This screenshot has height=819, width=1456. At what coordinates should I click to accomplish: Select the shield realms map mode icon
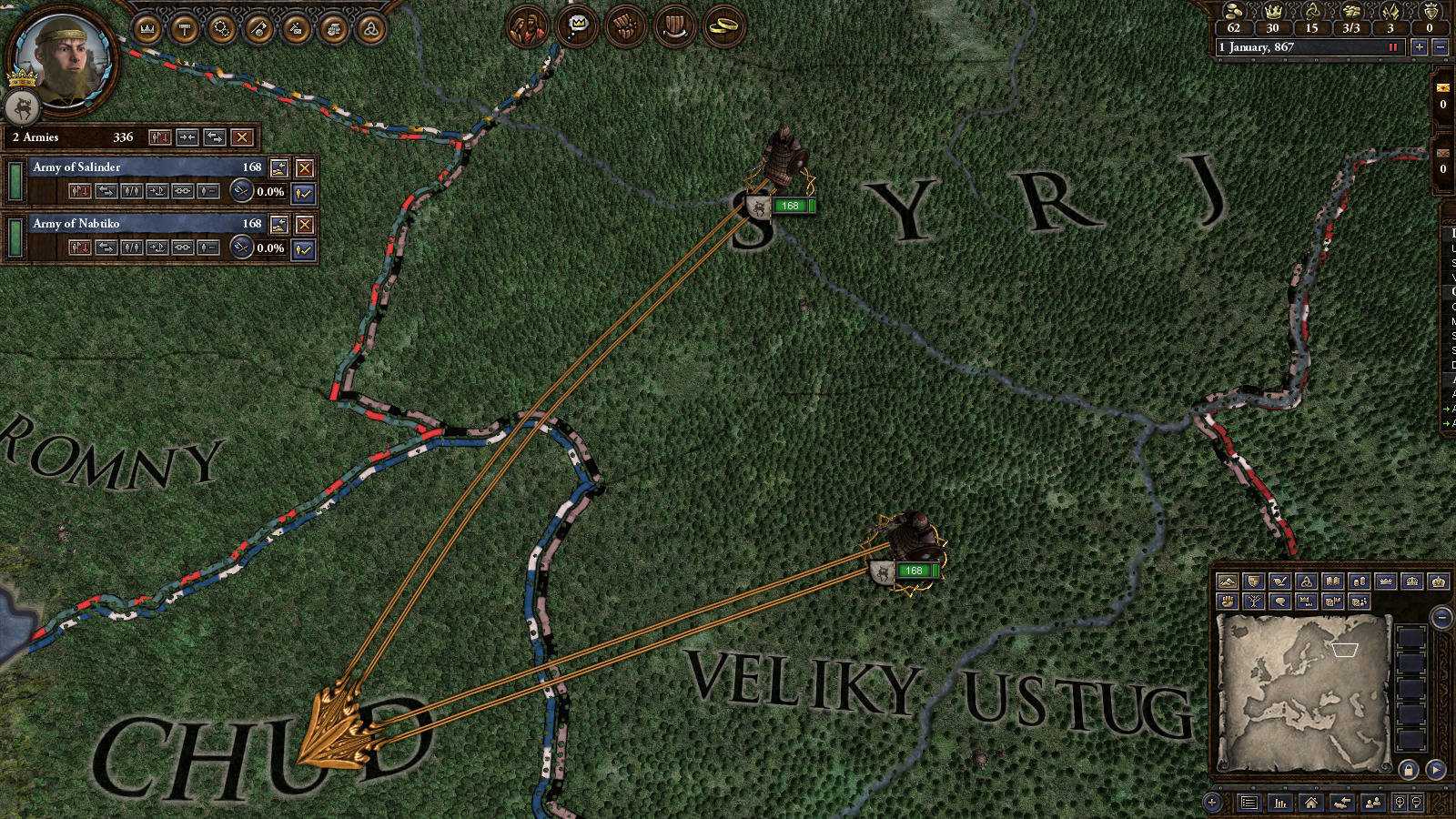[1254, 580]
